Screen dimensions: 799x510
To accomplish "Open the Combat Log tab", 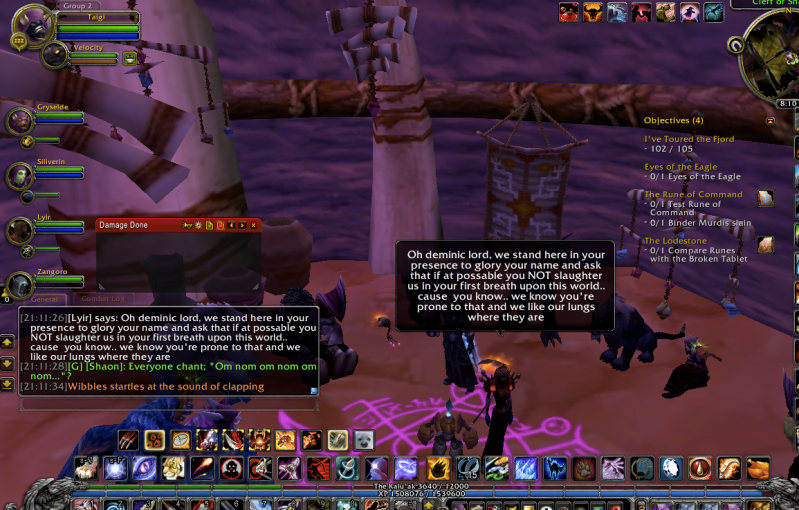I will pyautogui.click(x=103, y=299).
